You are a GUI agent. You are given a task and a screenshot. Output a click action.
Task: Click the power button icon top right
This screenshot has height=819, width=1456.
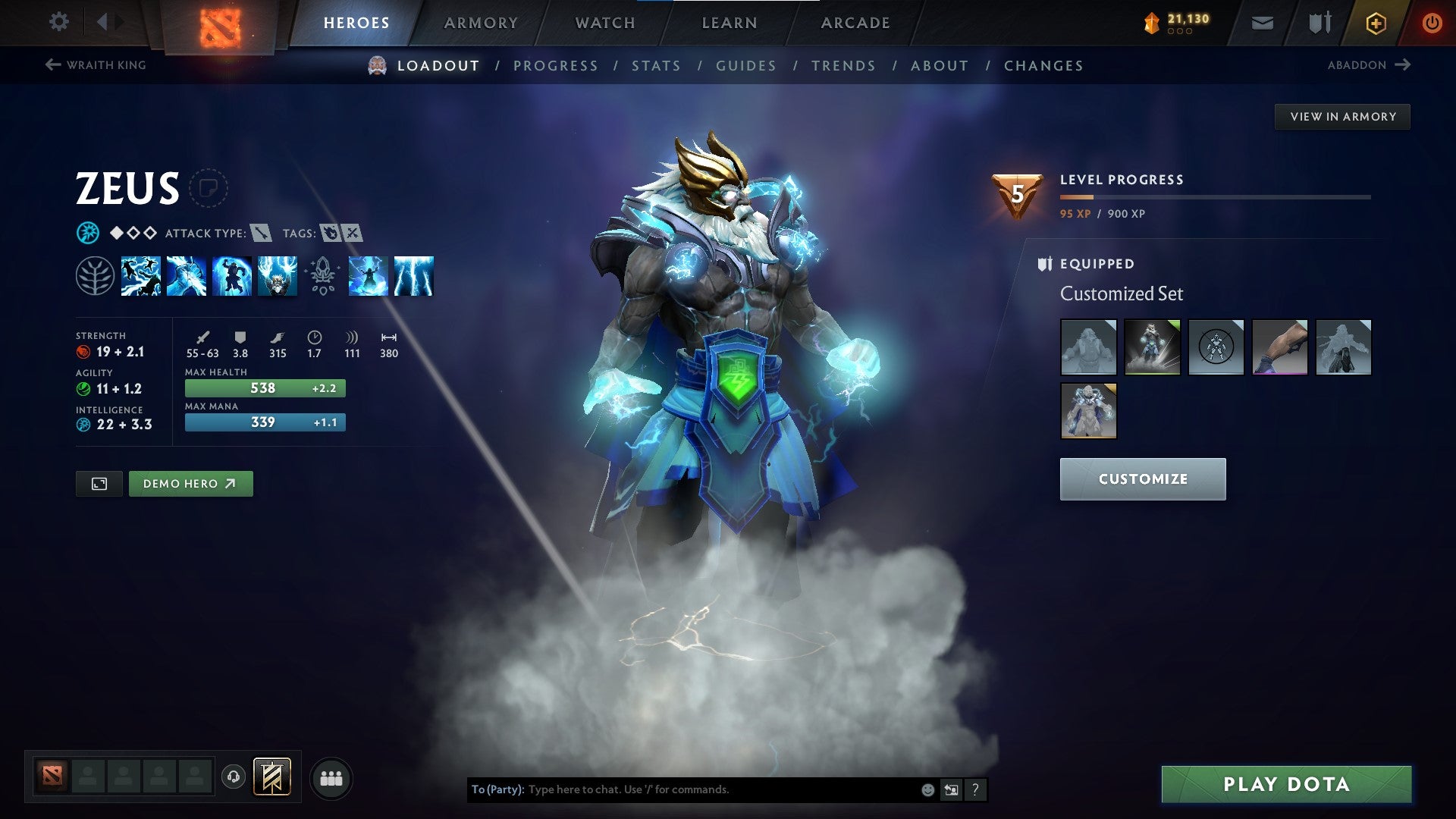pos(1432,23)
